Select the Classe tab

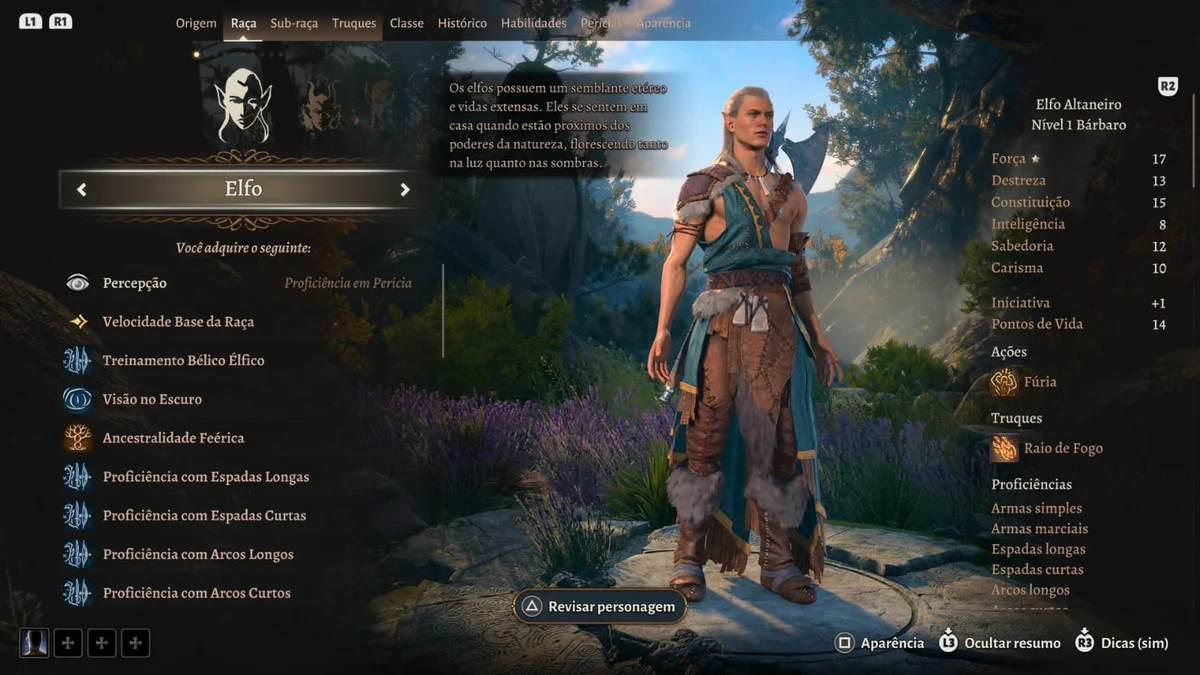pos(406,23)
